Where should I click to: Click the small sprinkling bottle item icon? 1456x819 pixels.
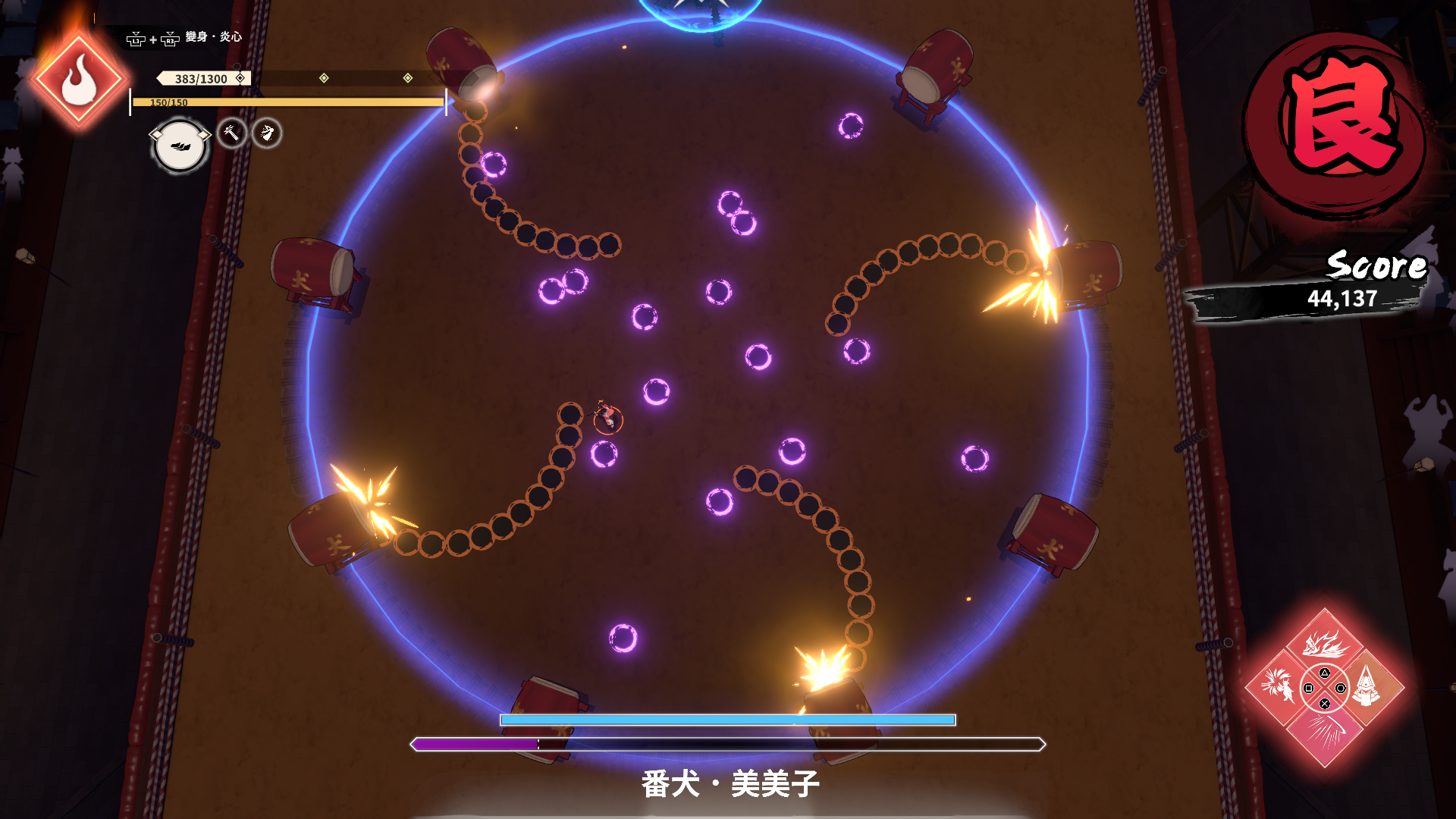(267, 133)
